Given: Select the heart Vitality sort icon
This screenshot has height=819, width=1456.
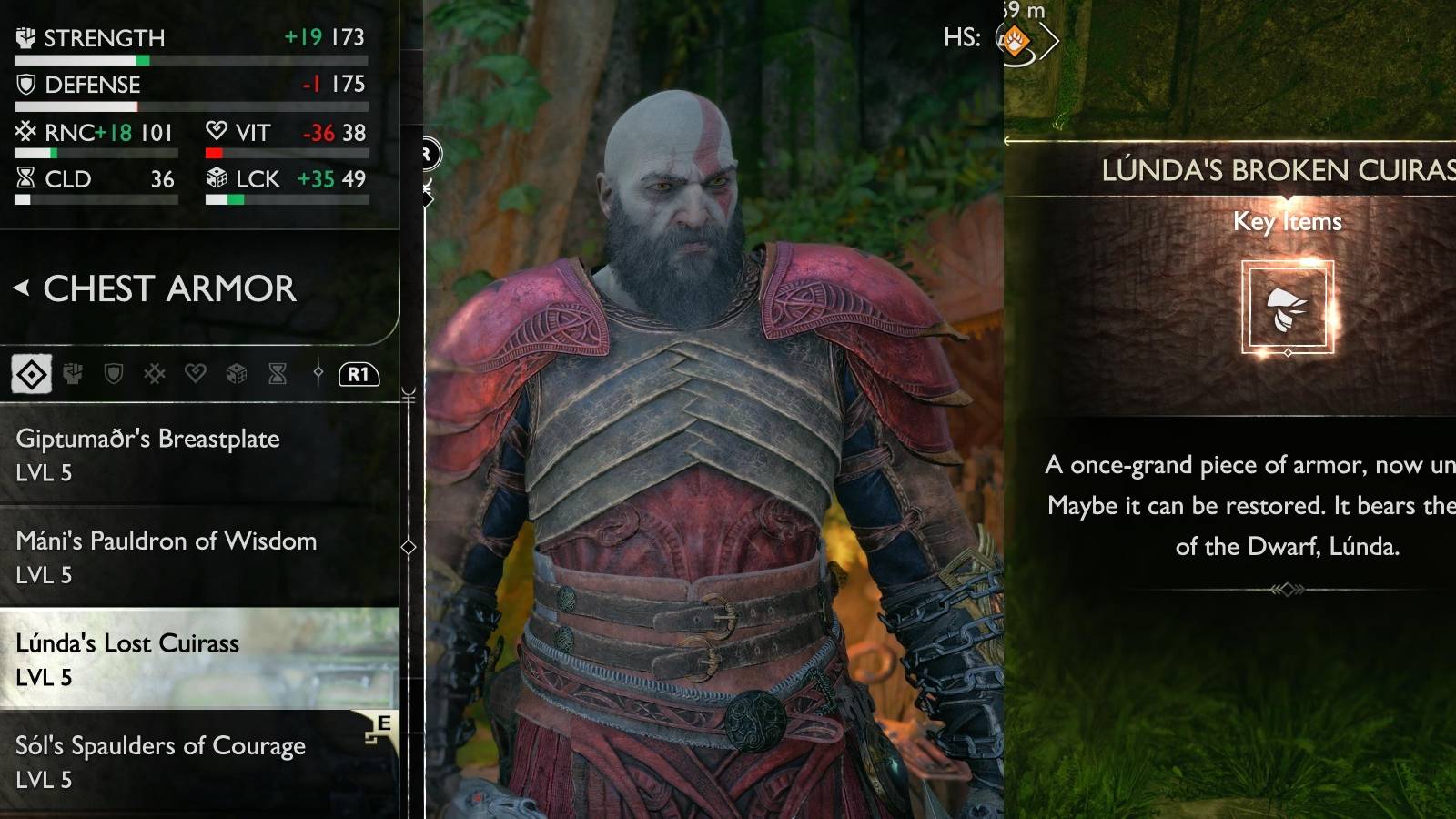Looking at the screenshot, I should pyautogui.click(x=196, y=373).
